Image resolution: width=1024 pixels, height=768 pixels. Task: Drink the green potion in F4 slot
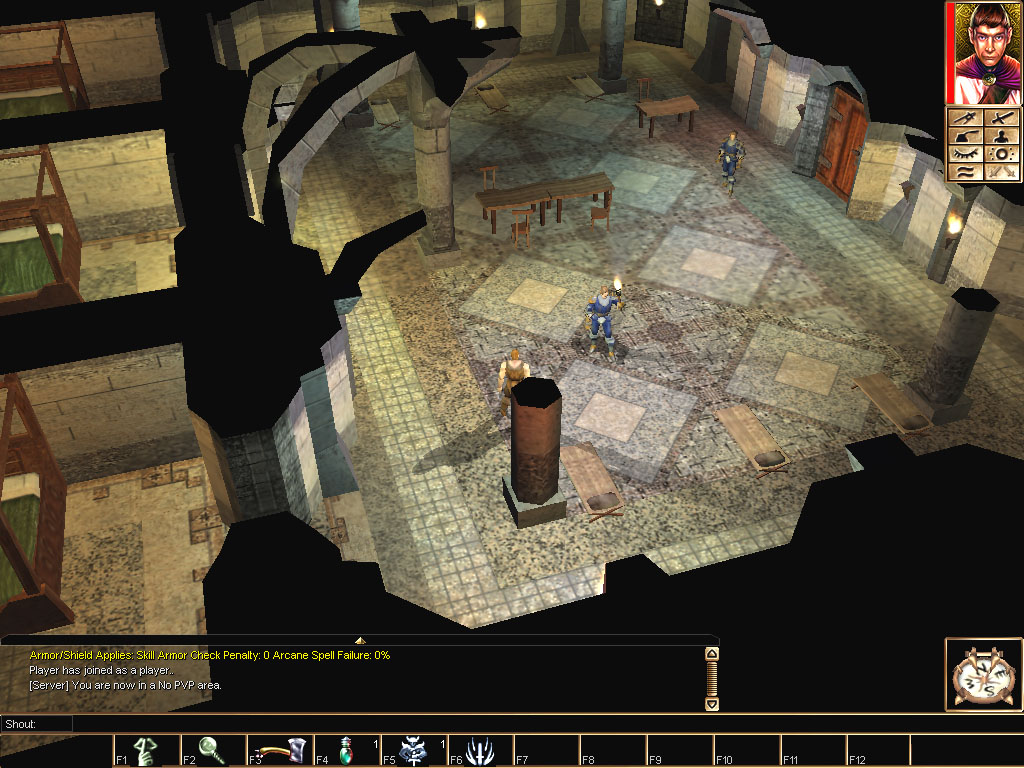pos(345,751)
